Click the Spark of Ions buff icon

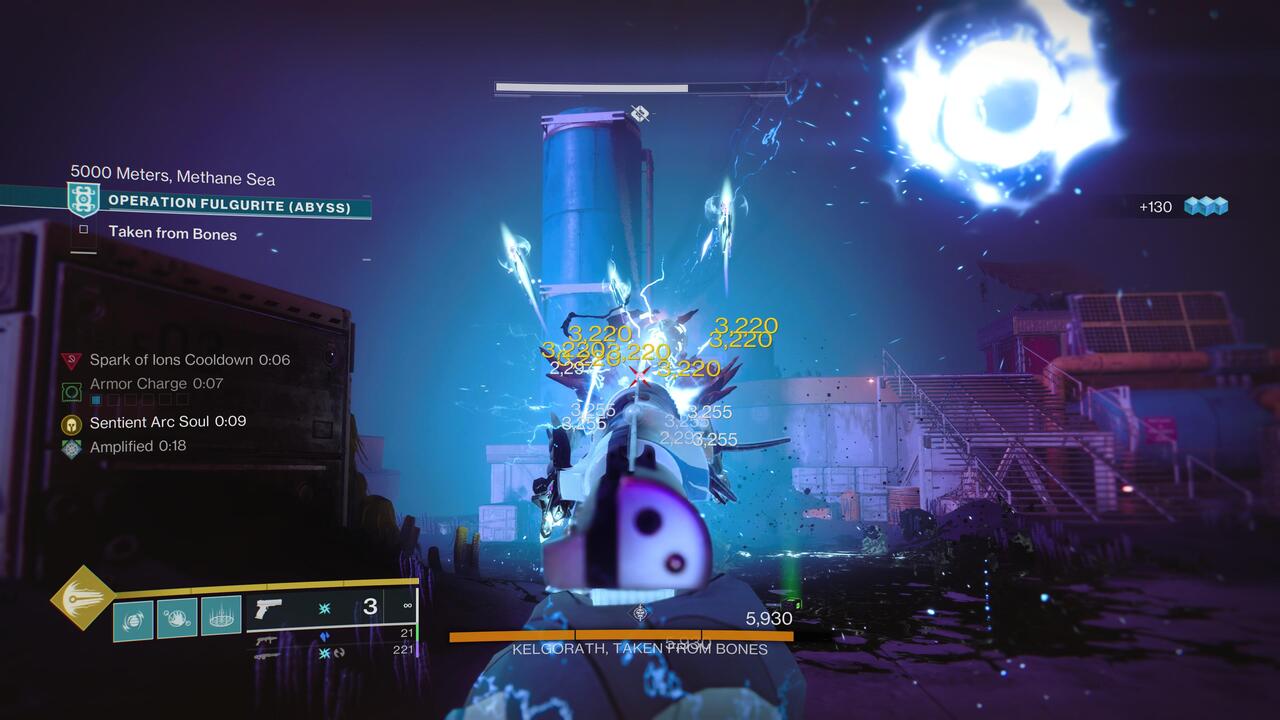click(72, 360)
